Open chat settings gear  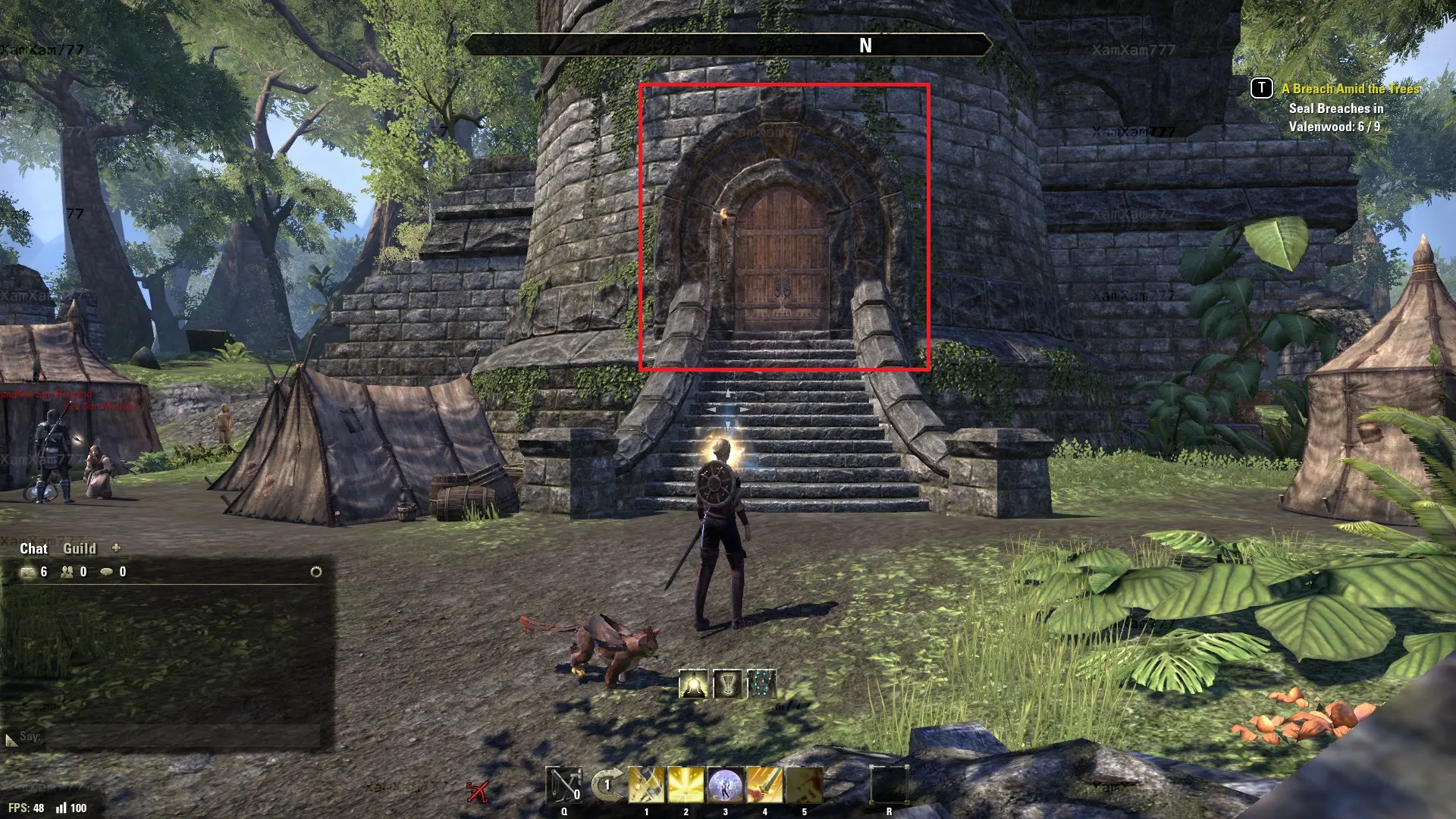click(x=316, y=572)
